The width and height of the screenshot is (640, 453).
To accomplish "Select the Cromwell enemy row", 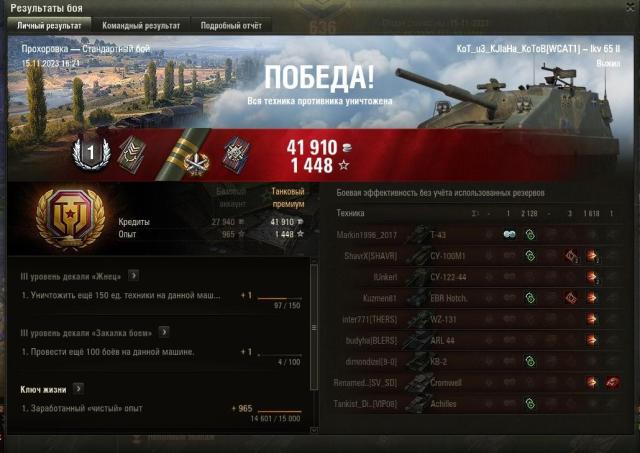I will point(470,383).
